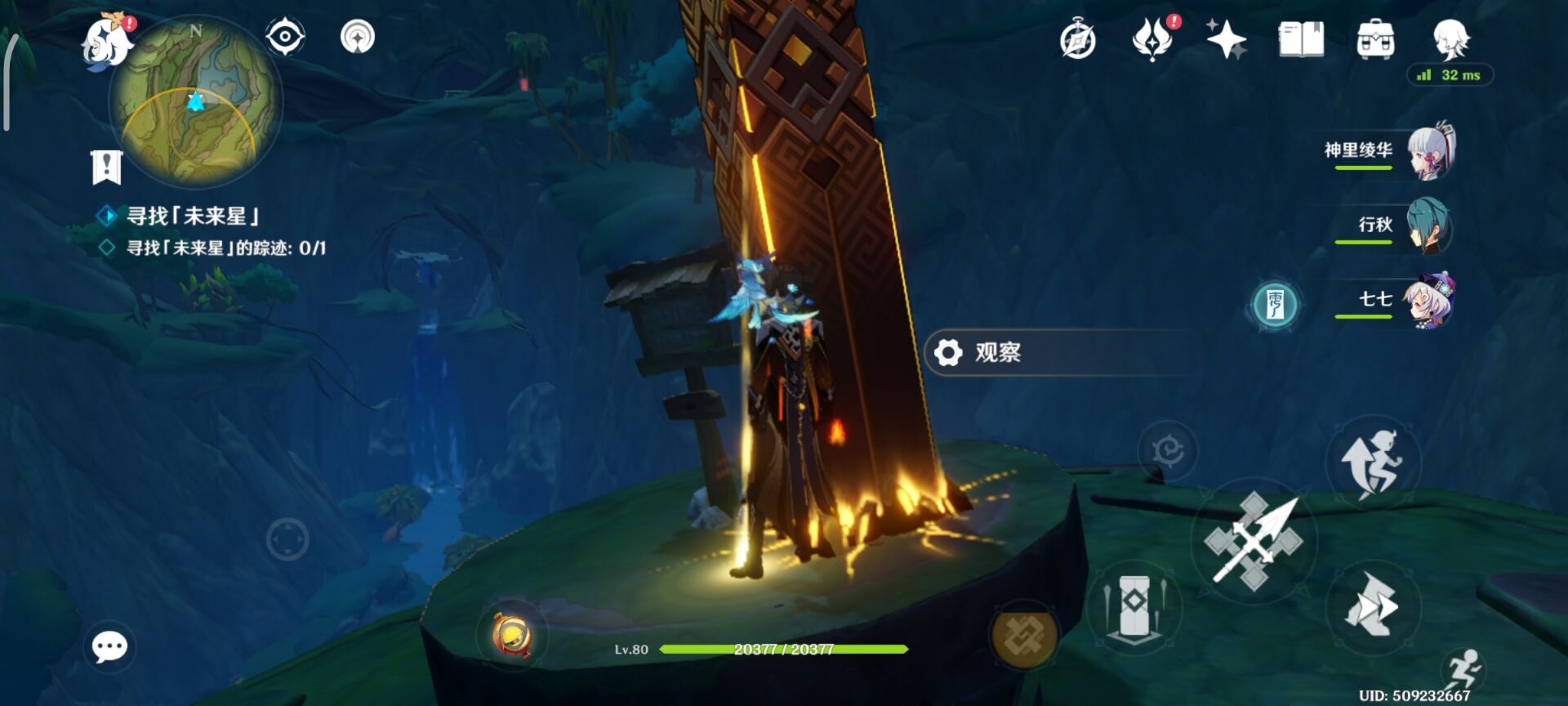Viewport: 1568px width, 706px height.
Task: Open the minimap
Action: point(196,102)
